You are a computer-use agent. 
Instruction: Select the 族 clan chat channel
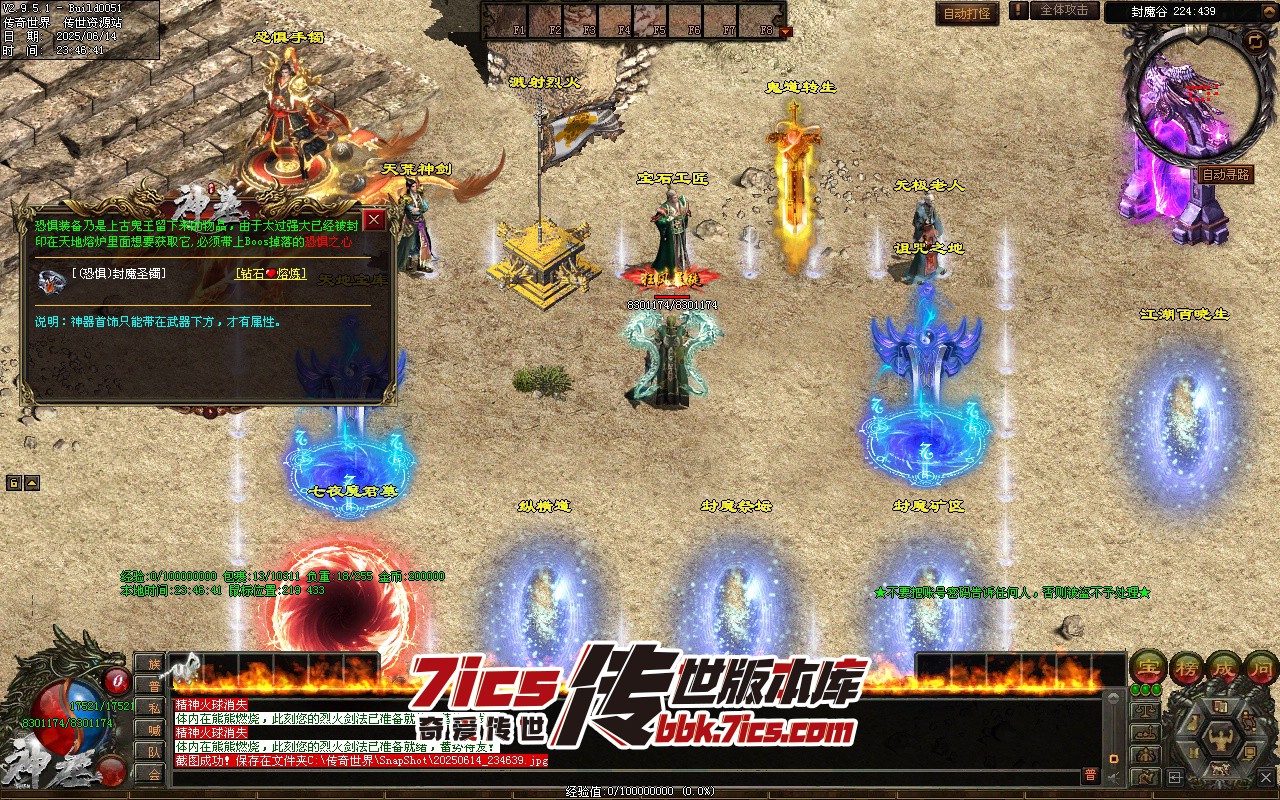153,664
